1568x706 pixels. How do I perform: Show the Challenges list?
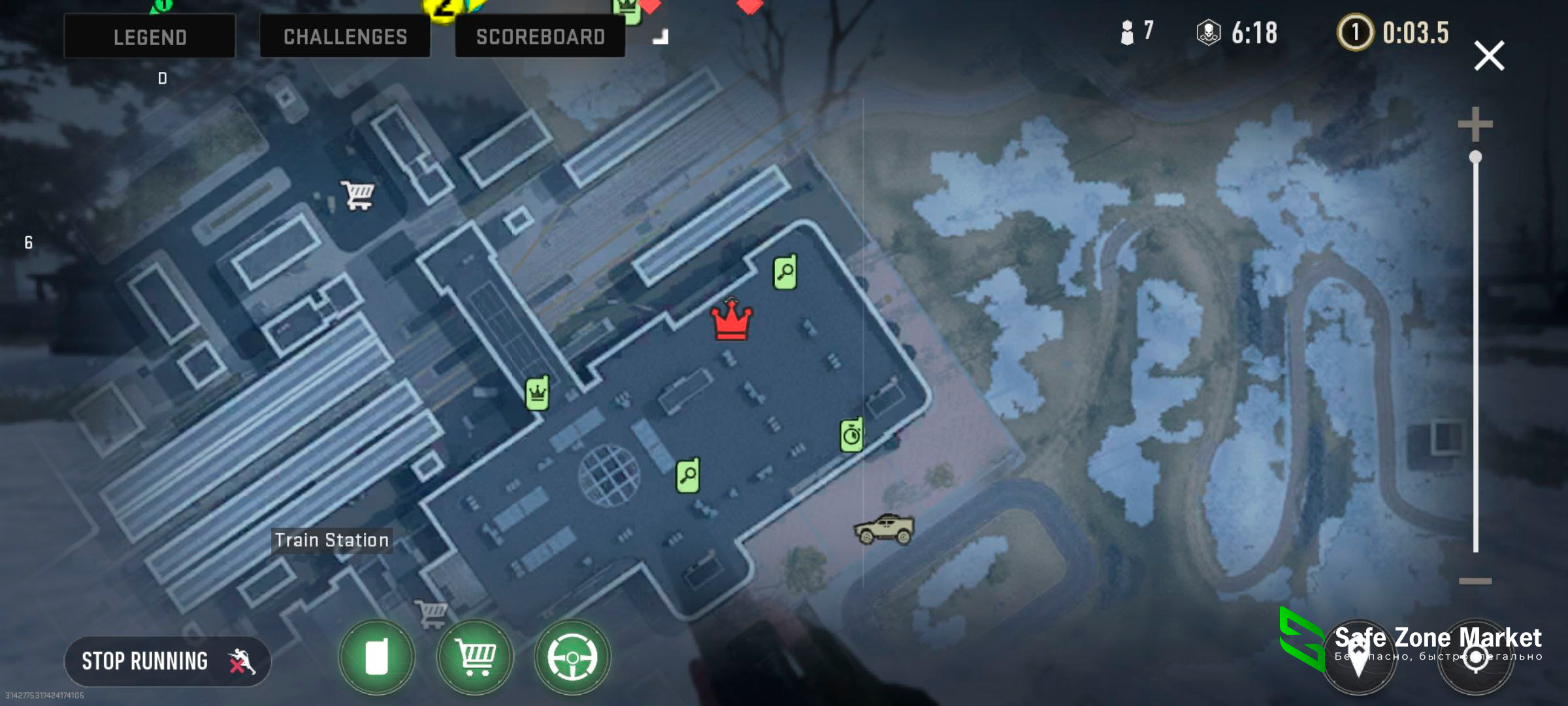point(345,37)
